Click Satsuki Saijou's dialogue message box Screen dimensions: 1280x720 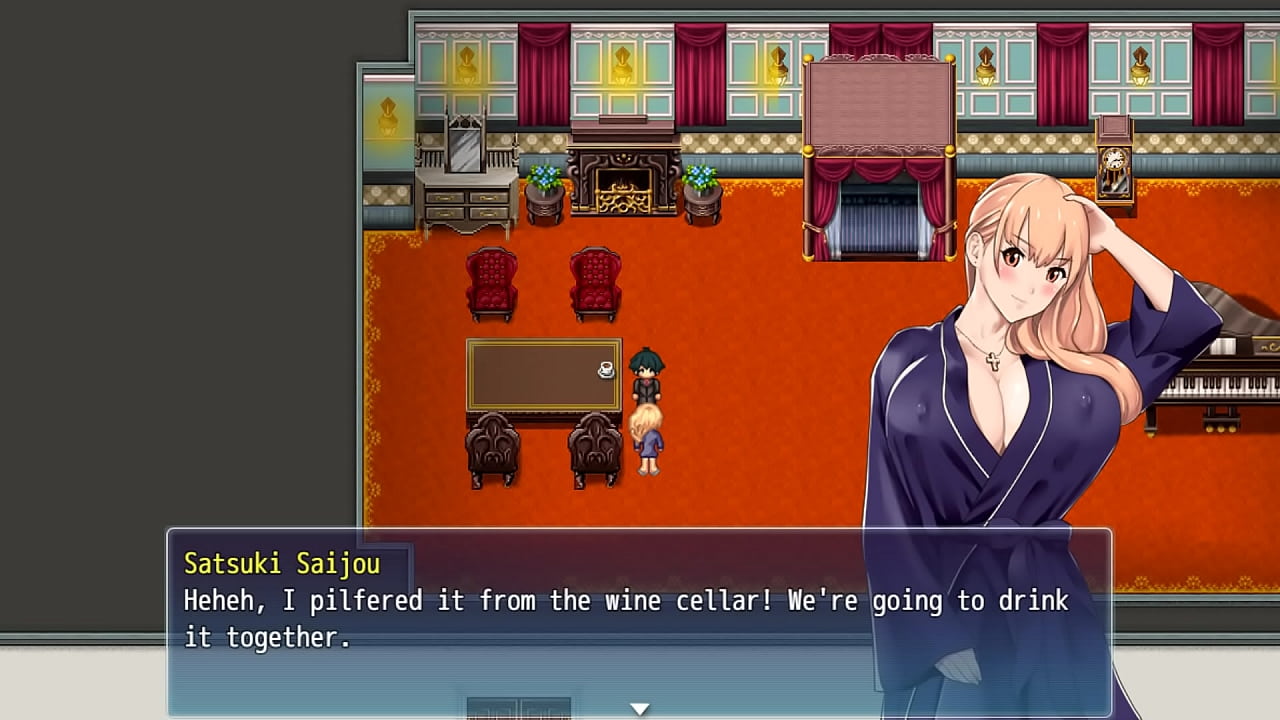(638, 620)
